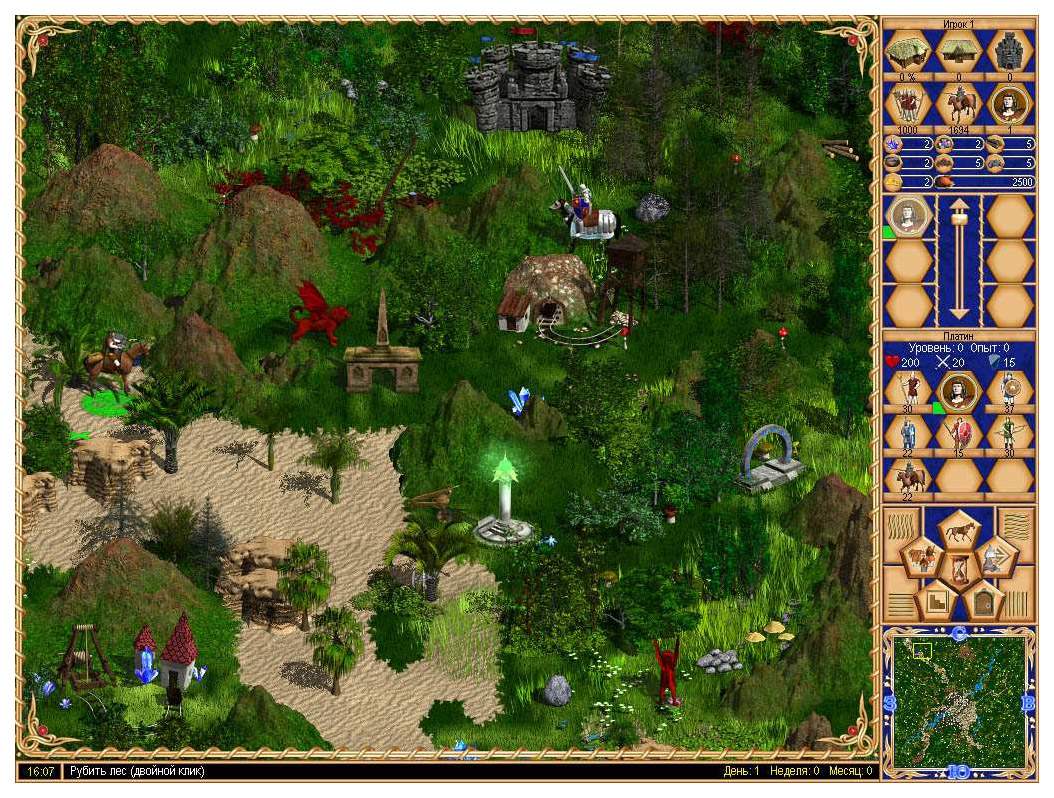Click the thatched hut icon showing 0 %
Image resolution: width=1054 pixels, height=798 pixels.
tap(909, 51)
